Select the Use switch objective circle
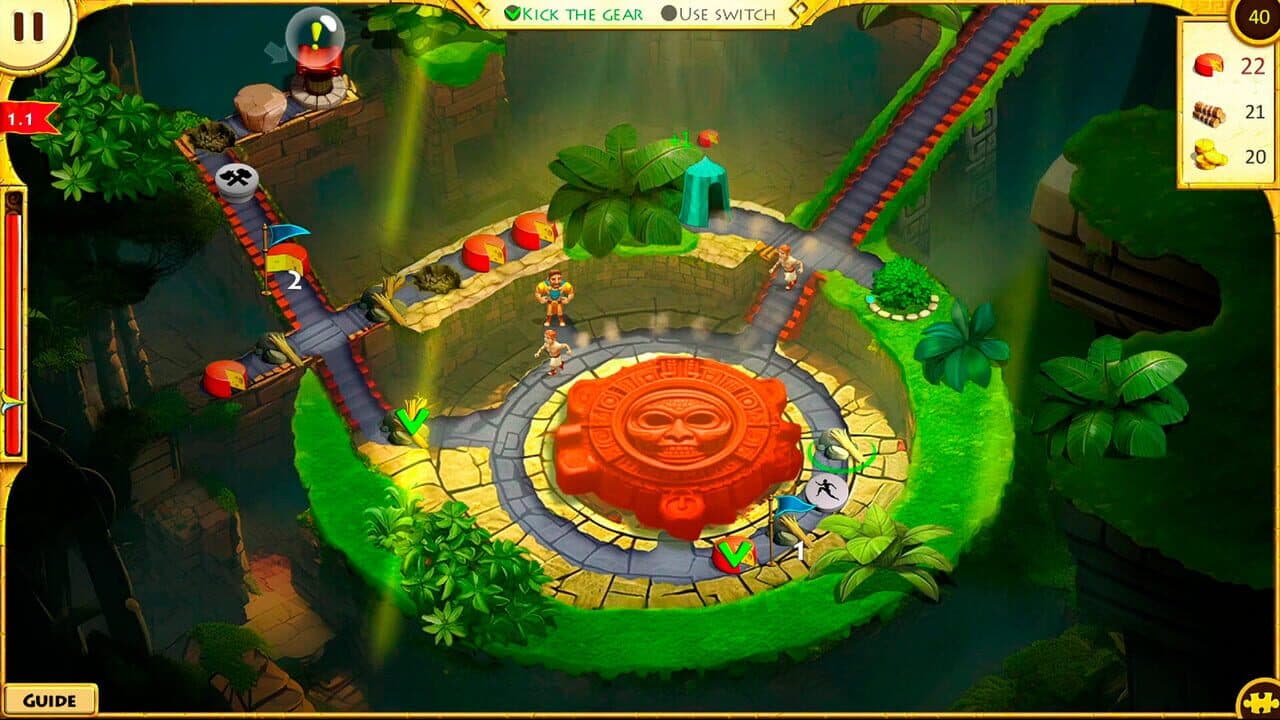This screenshot has width=1280, height=720. click(668, 14)
